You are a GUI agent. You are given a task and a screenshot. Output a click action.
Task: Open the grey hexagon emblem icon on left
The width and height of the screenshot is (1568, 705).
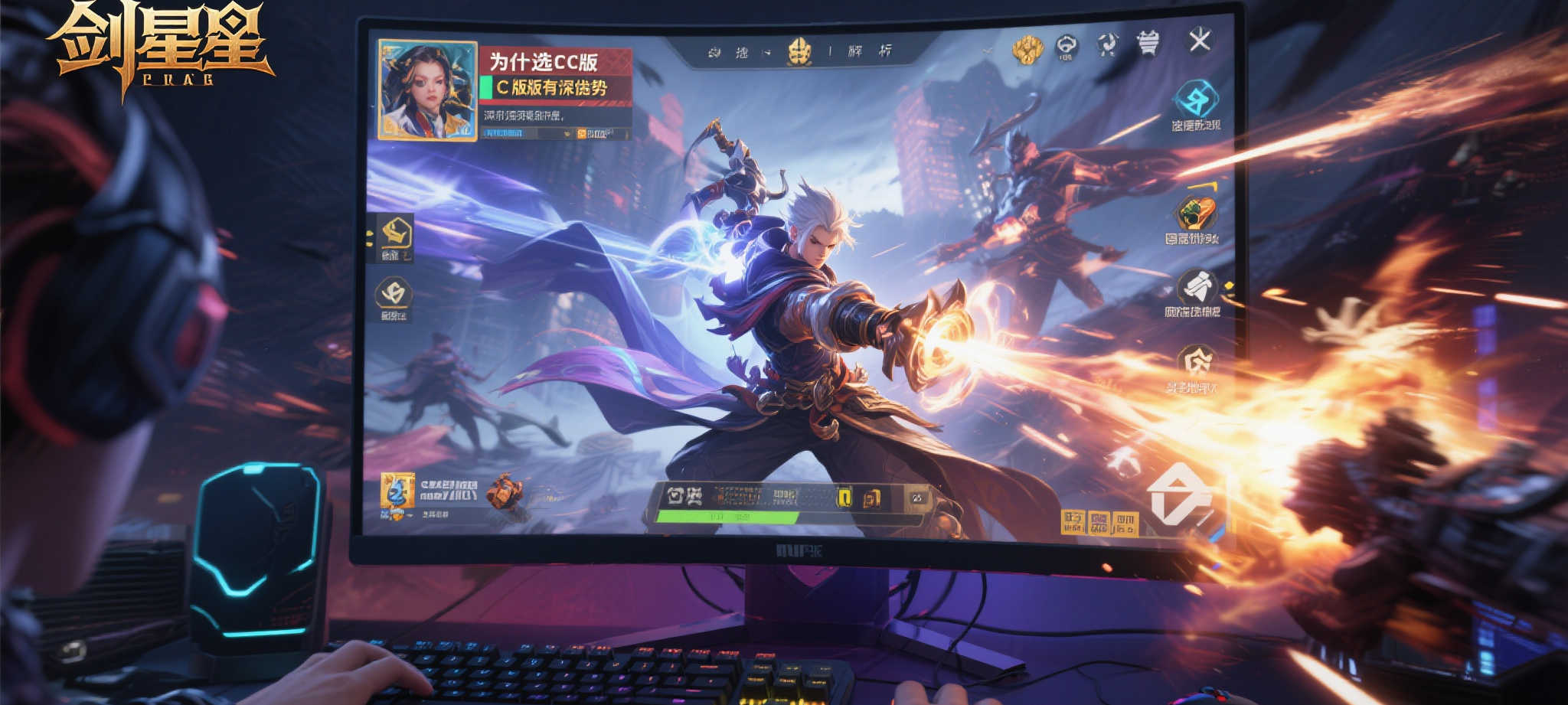tap(394, 293)
